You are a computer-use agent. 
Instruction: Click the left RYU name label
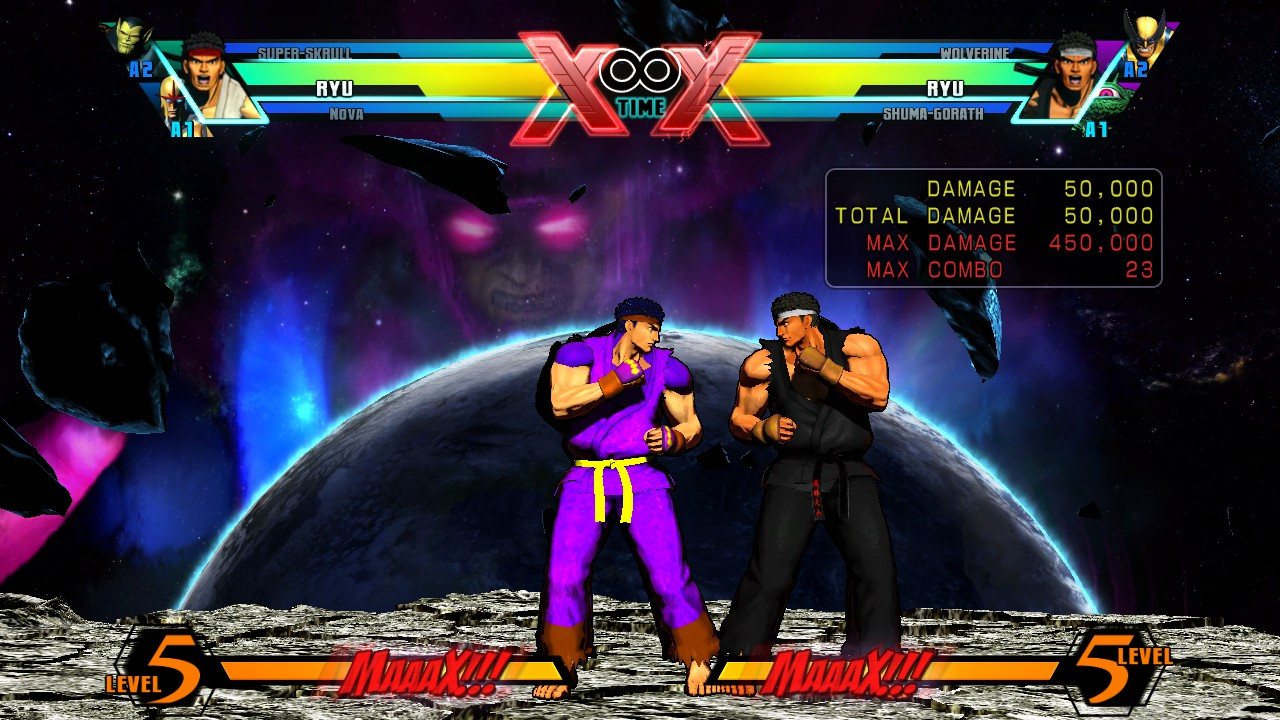pos(336,86)
